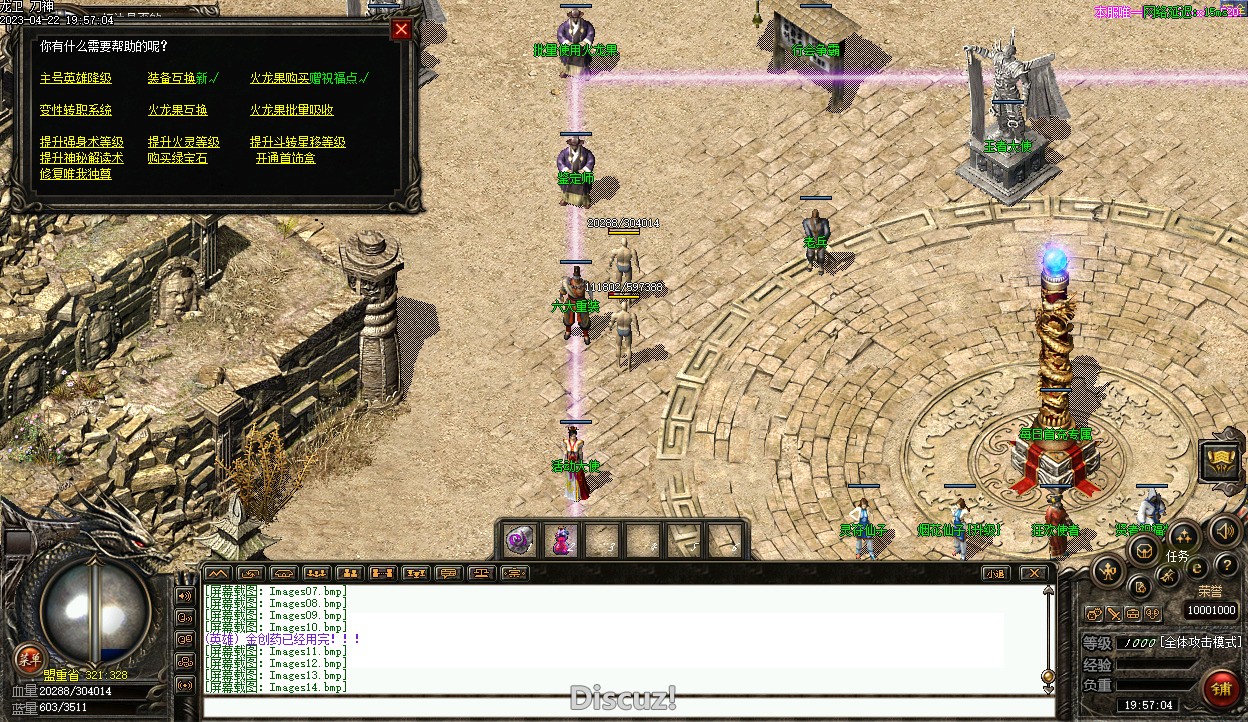The image size is (1248, 722).
Task: Choose the 提升斗转星移等级 option
Action: click(x=298, y=142)
